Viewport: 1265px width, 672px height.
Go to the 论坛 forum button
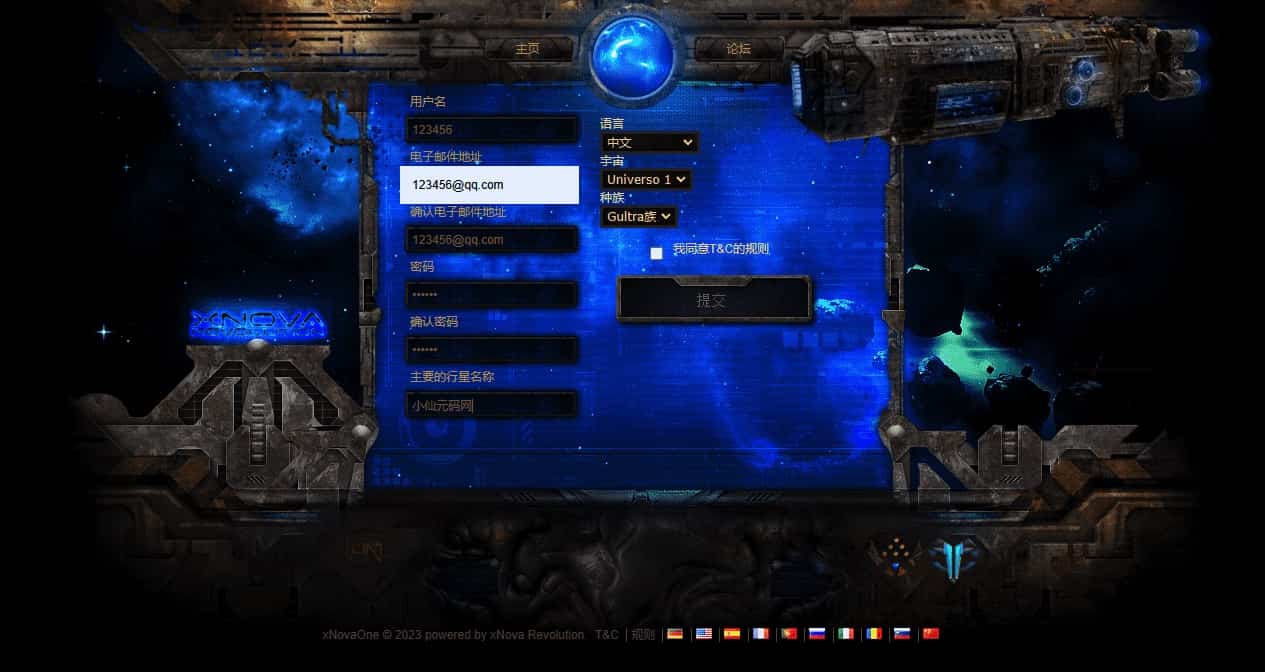[738, 49]
